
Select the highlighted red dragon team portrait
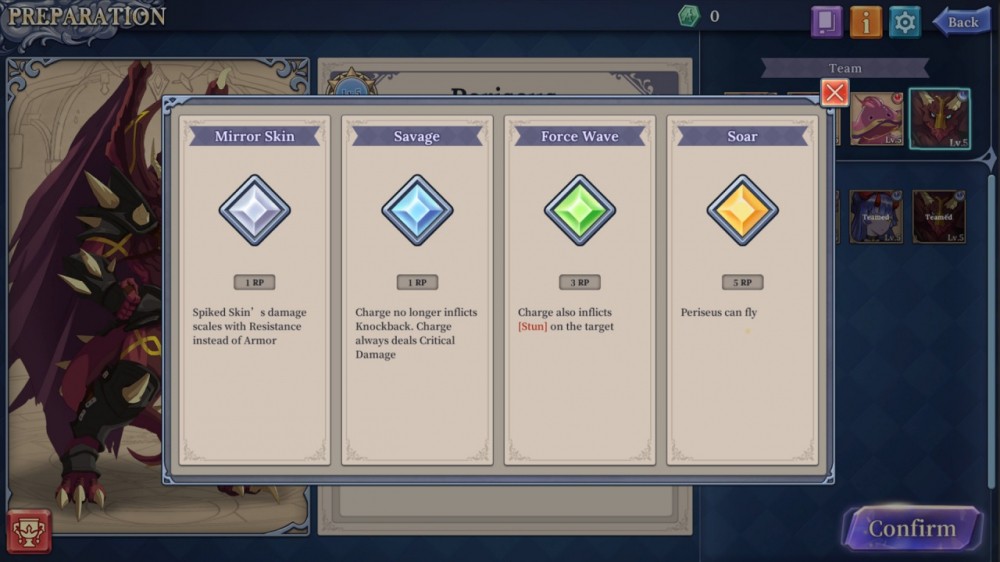point(939,118)
